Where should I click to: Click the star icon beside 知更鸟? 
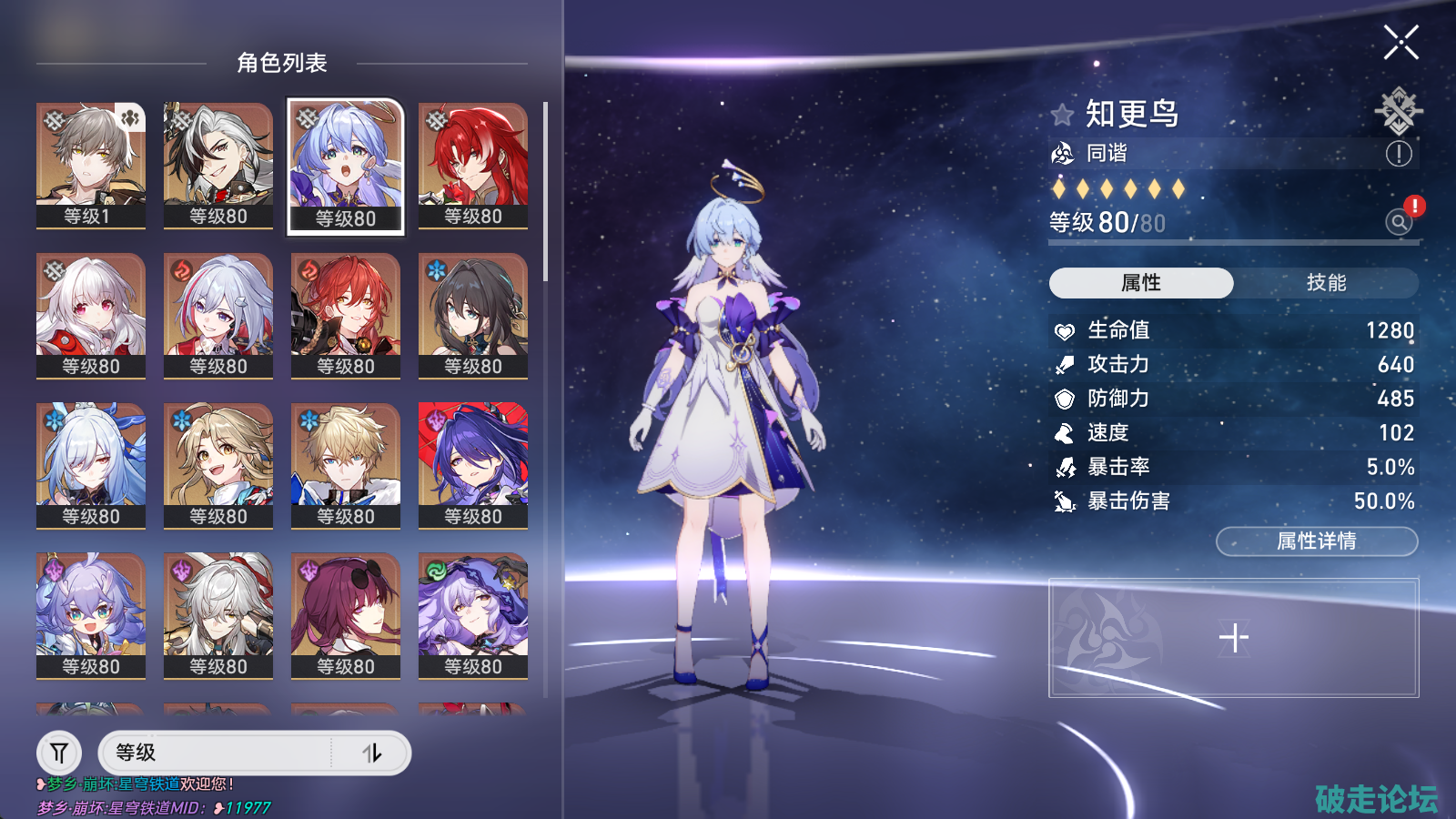click(x=1062, y=115)
